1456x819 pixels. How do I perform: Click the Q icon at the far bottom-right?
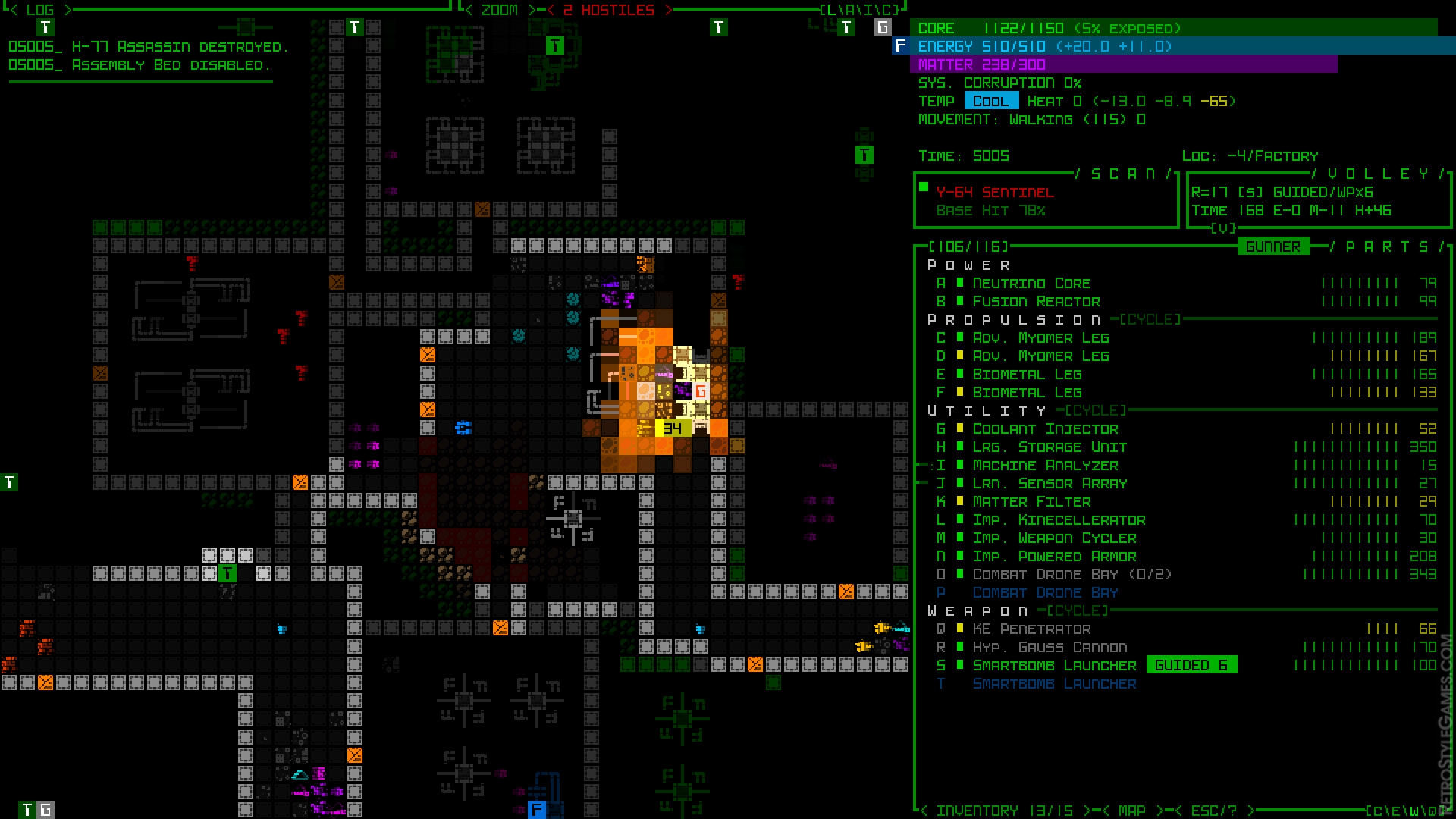1432,811
